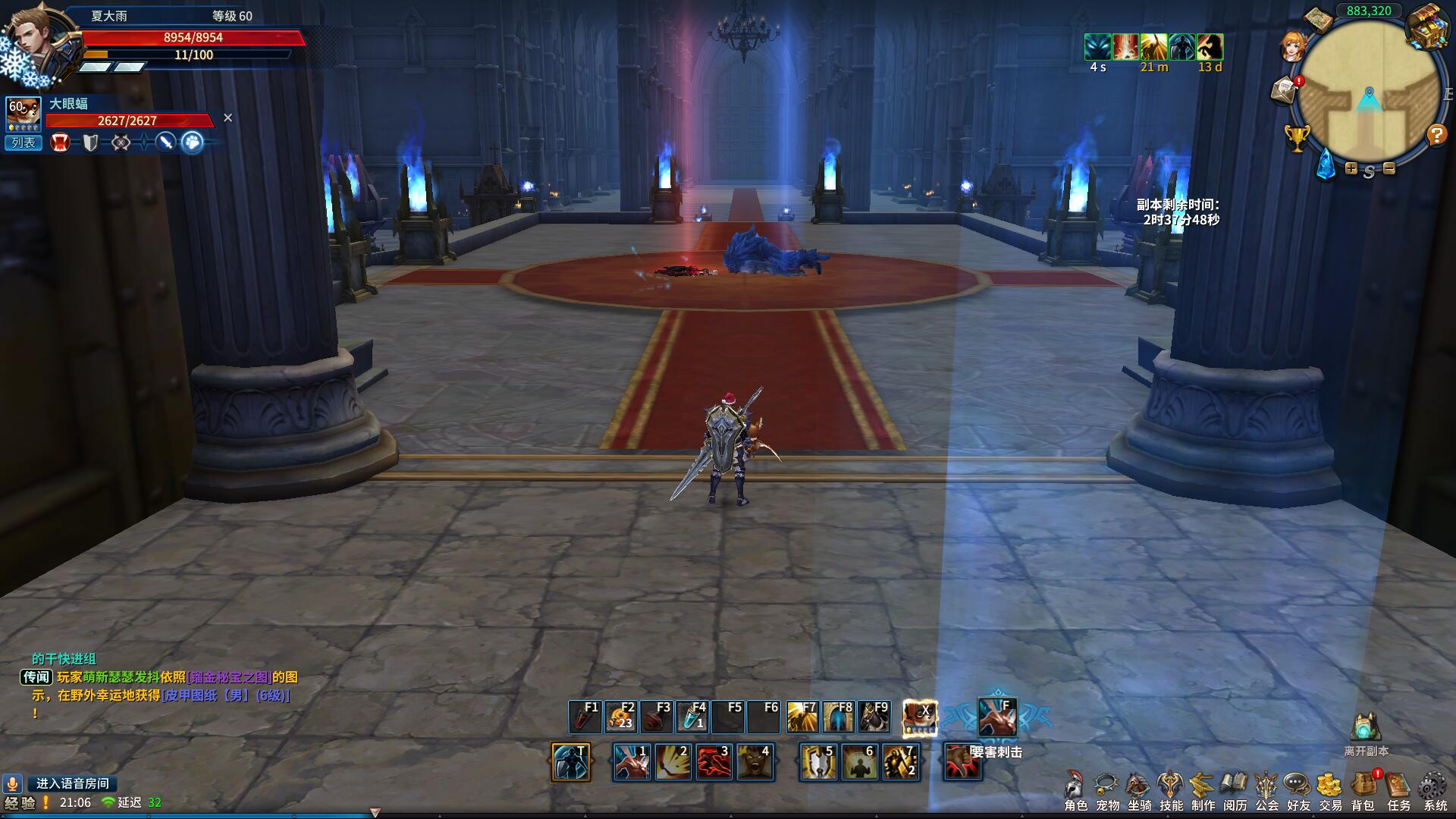
Task: Open the treasure chest shop icon
Action: 1427,28
